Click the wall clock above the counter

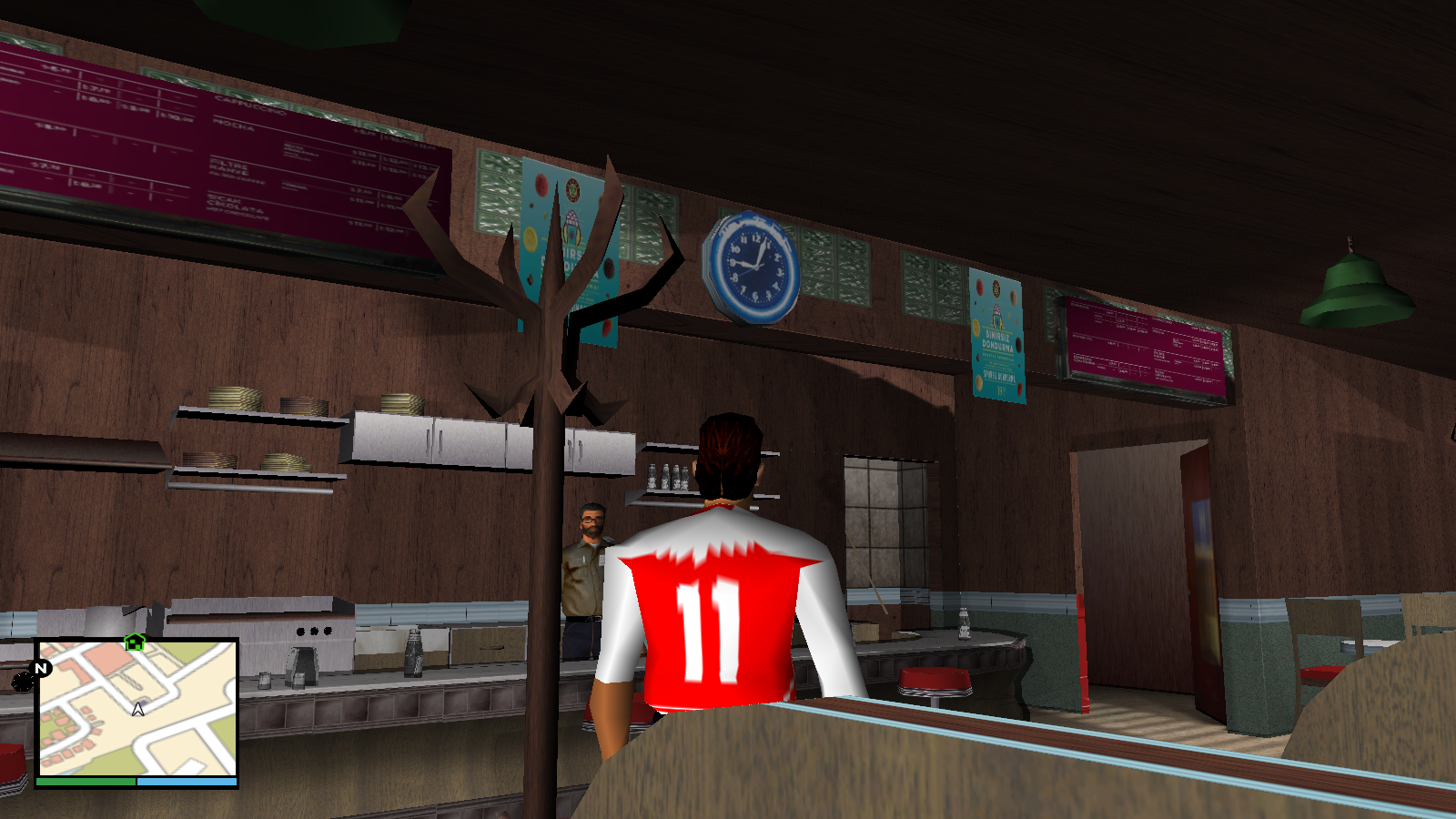[752, 268]
